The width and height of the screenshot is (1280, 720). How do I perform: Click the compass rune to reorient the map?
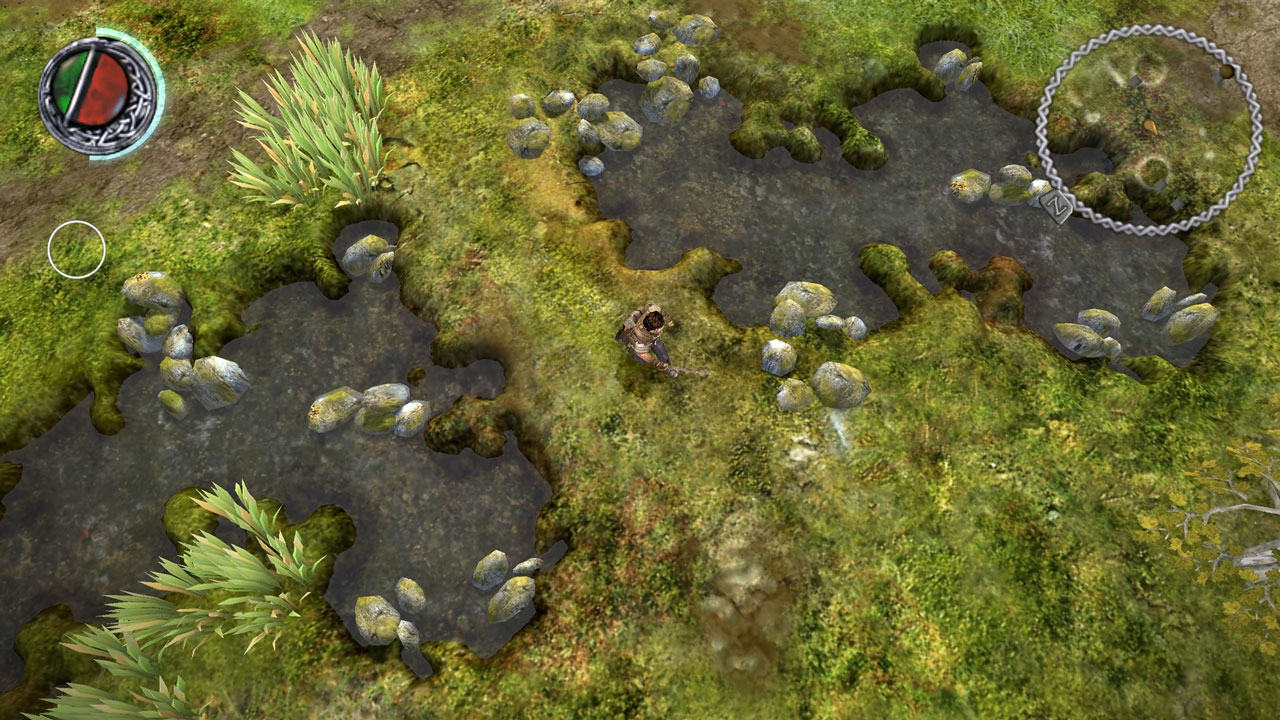point(1056,207)
